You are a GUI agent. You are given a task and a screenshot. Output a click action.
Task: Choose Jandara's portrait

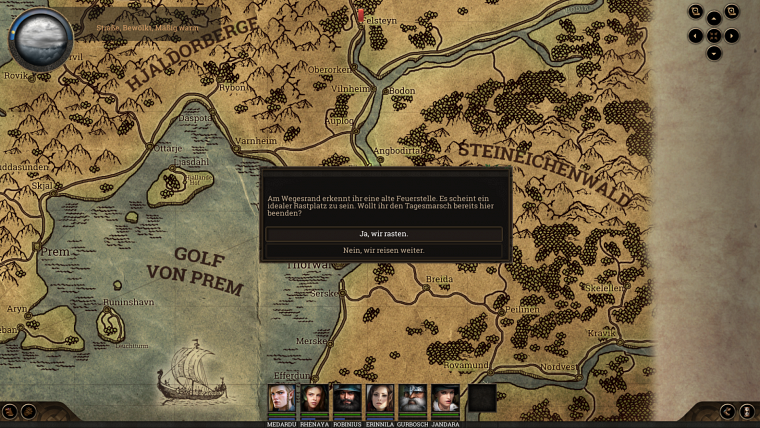446,398
